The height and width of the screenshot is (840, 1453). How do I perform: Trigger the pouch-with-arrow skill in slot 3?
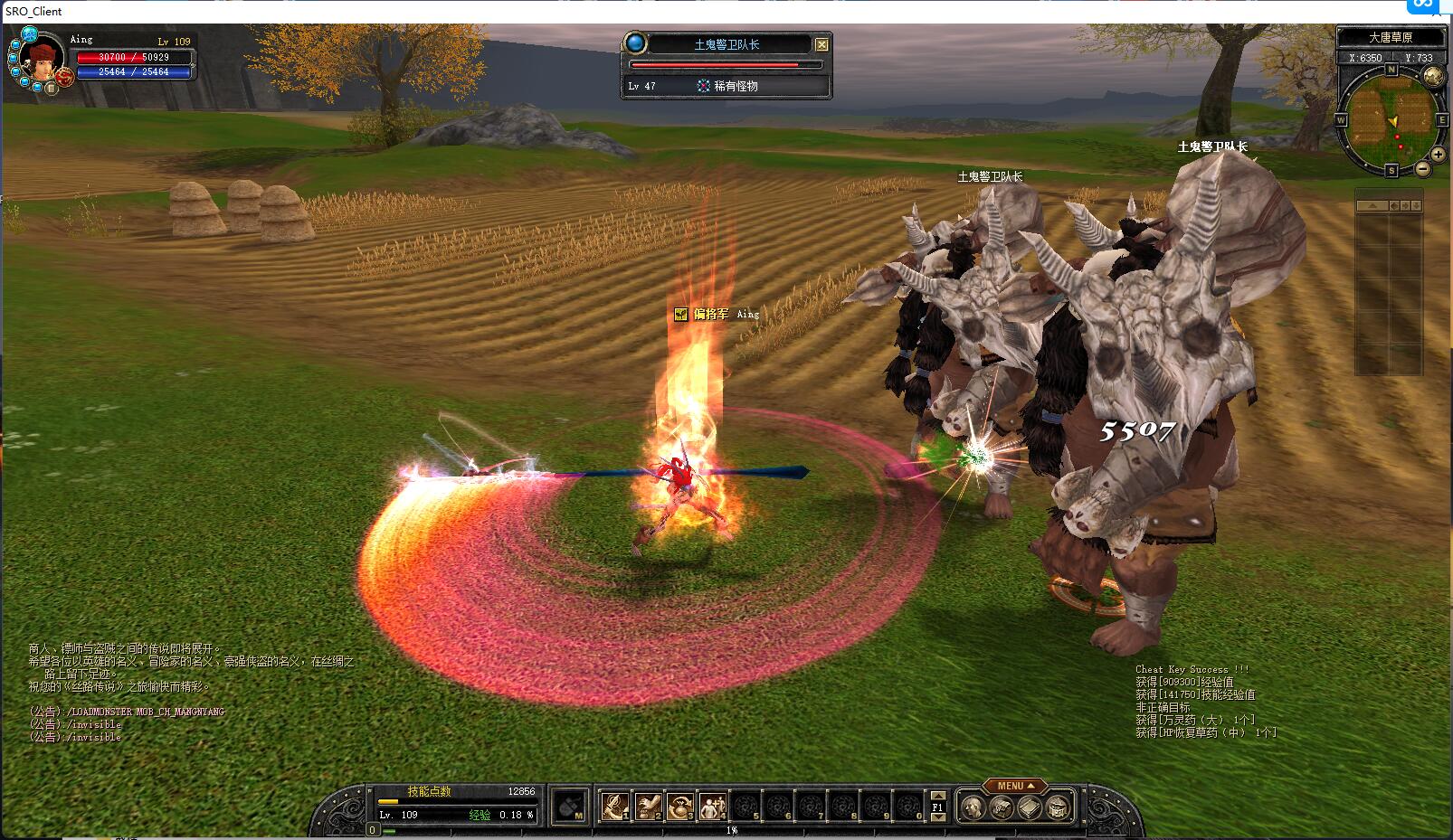pos(680,805)
